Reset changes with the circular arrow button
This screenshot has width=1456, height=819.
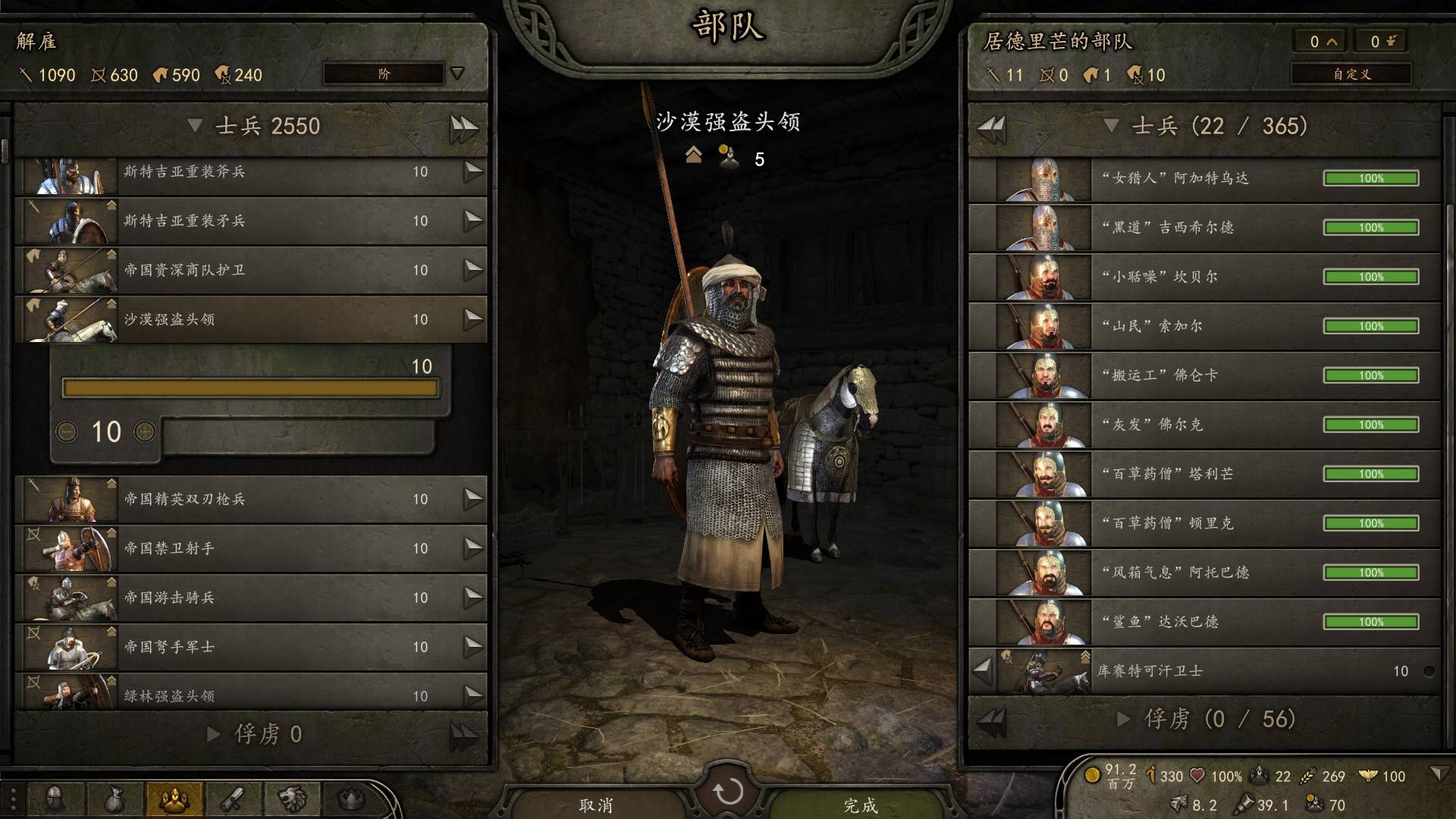coord(728,792)
